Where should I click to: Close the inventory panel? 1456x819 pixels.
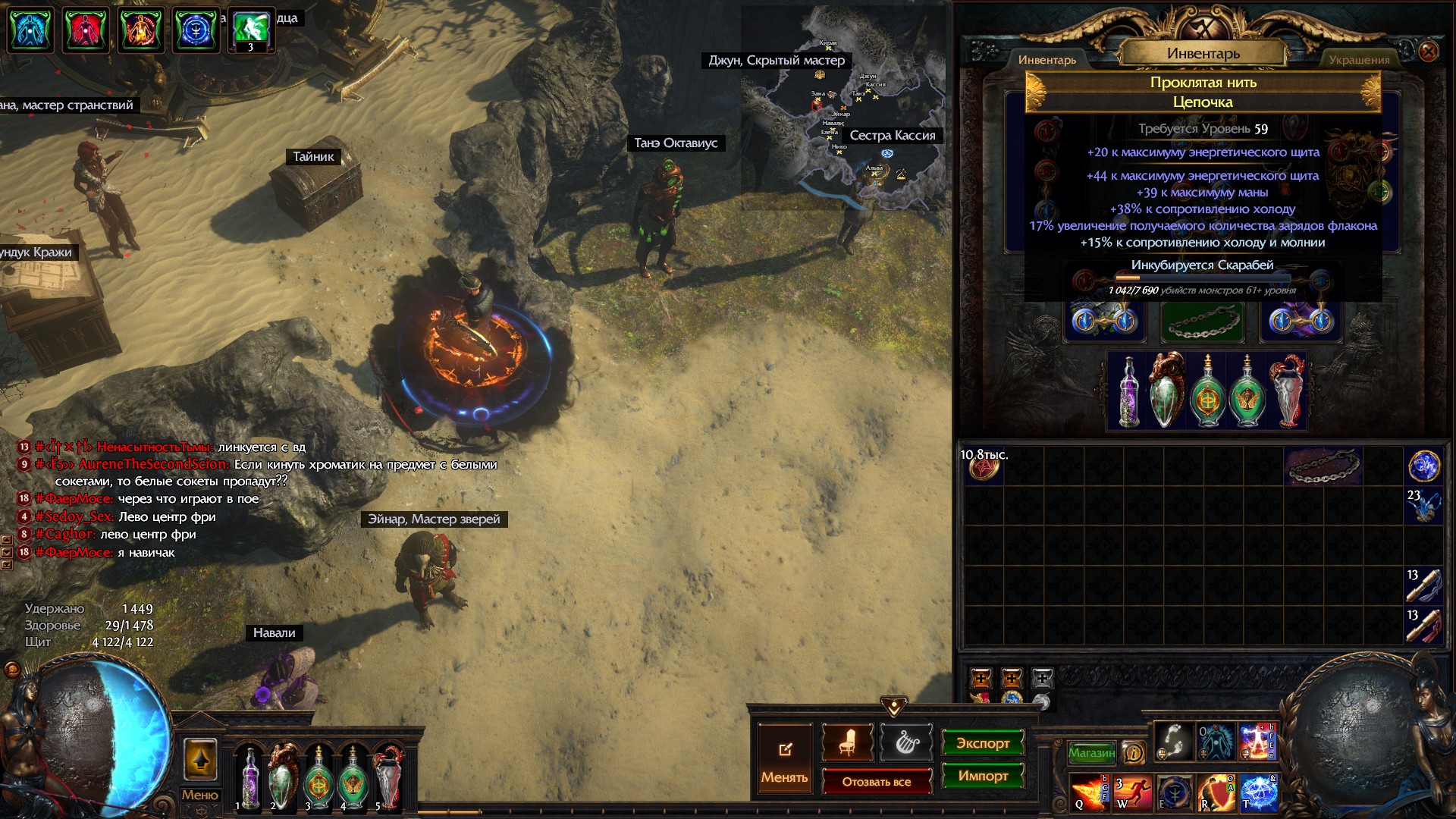click(1428, 52)
